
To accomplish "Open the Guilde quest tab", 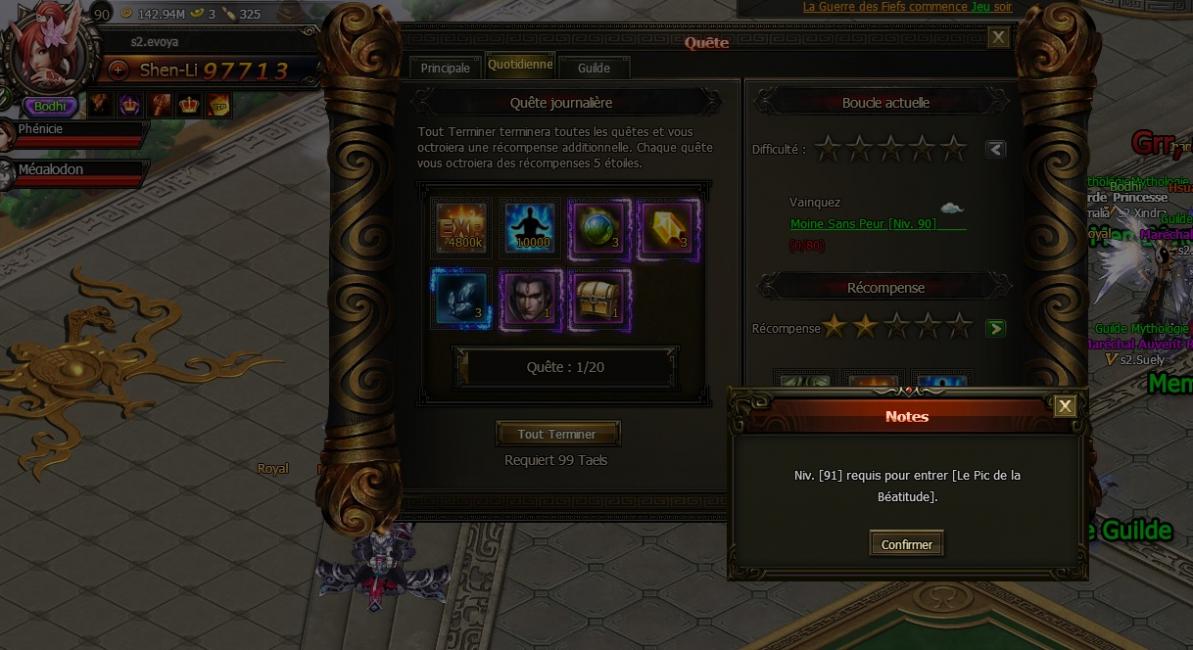I will point(594,68).
